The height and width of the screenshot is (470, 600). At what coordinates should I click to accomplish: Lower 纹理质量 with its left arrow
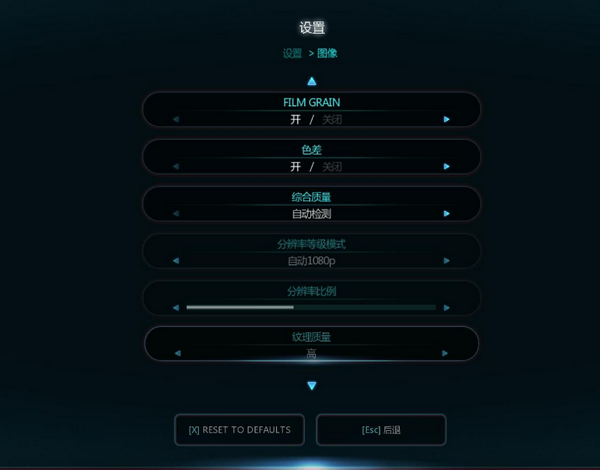(176, 353)
